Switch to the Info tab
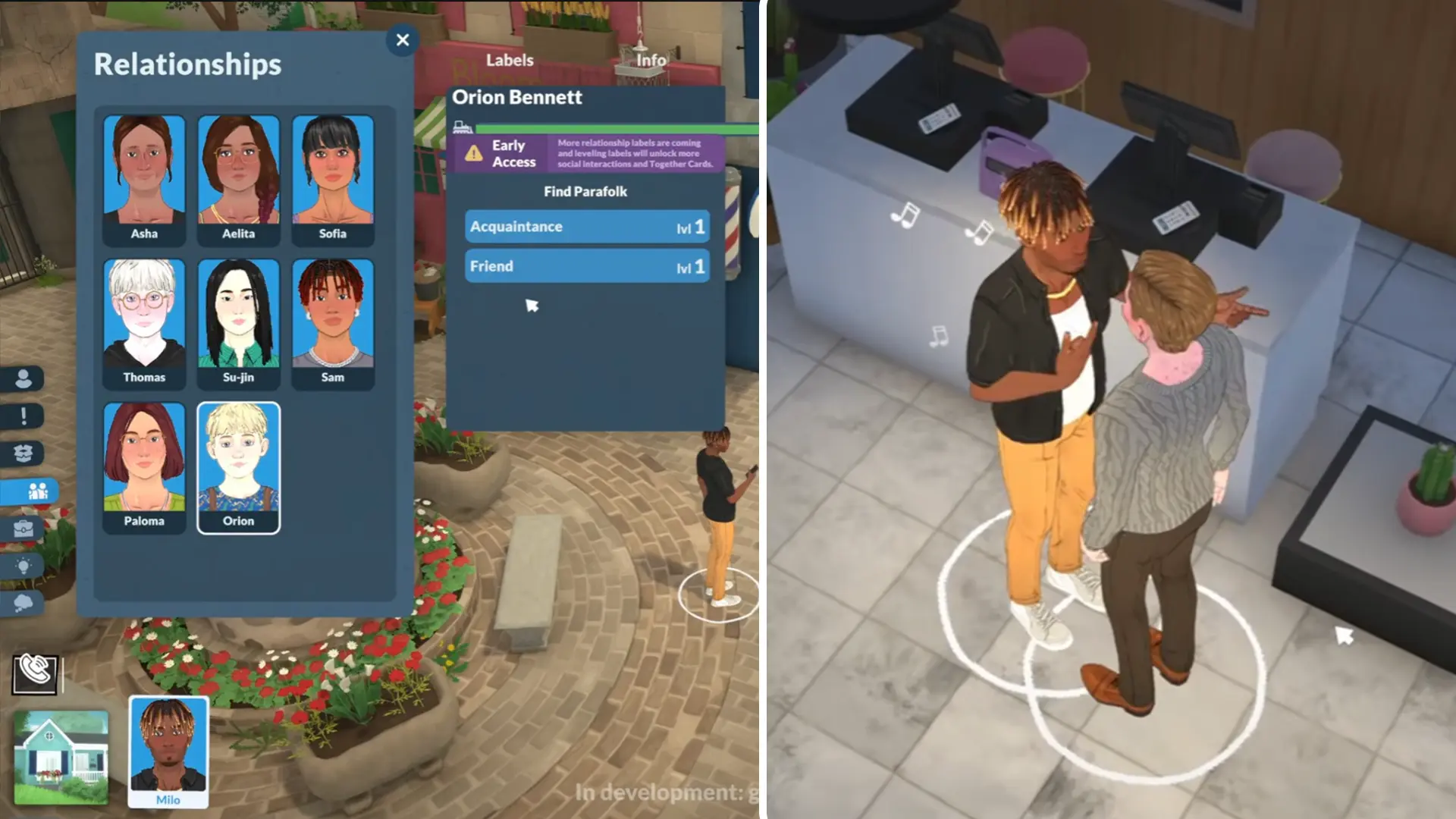 click(648, 60)
